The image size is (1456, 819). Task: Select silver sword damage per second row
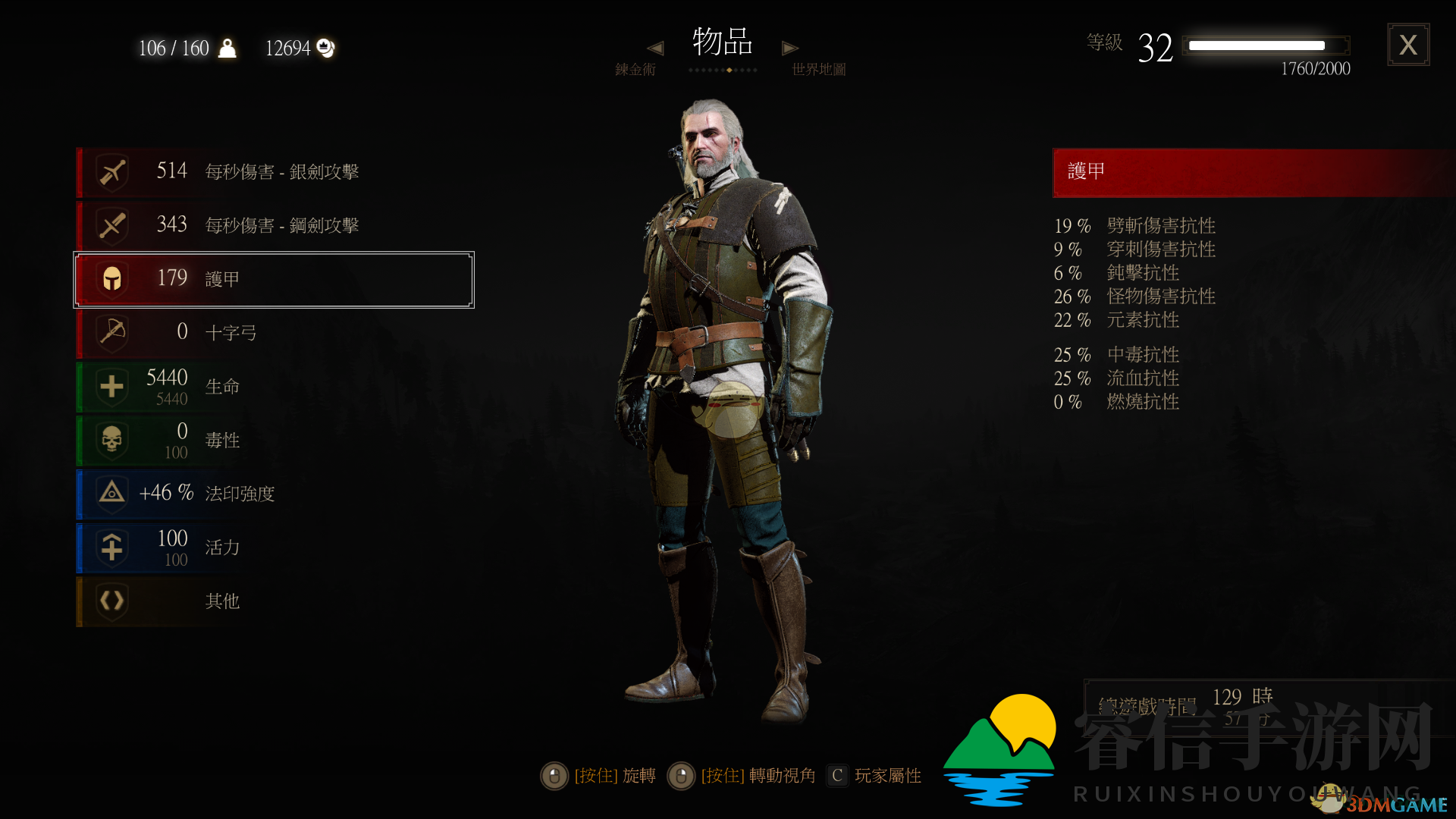pyautogui.click(x=273, y=172)
